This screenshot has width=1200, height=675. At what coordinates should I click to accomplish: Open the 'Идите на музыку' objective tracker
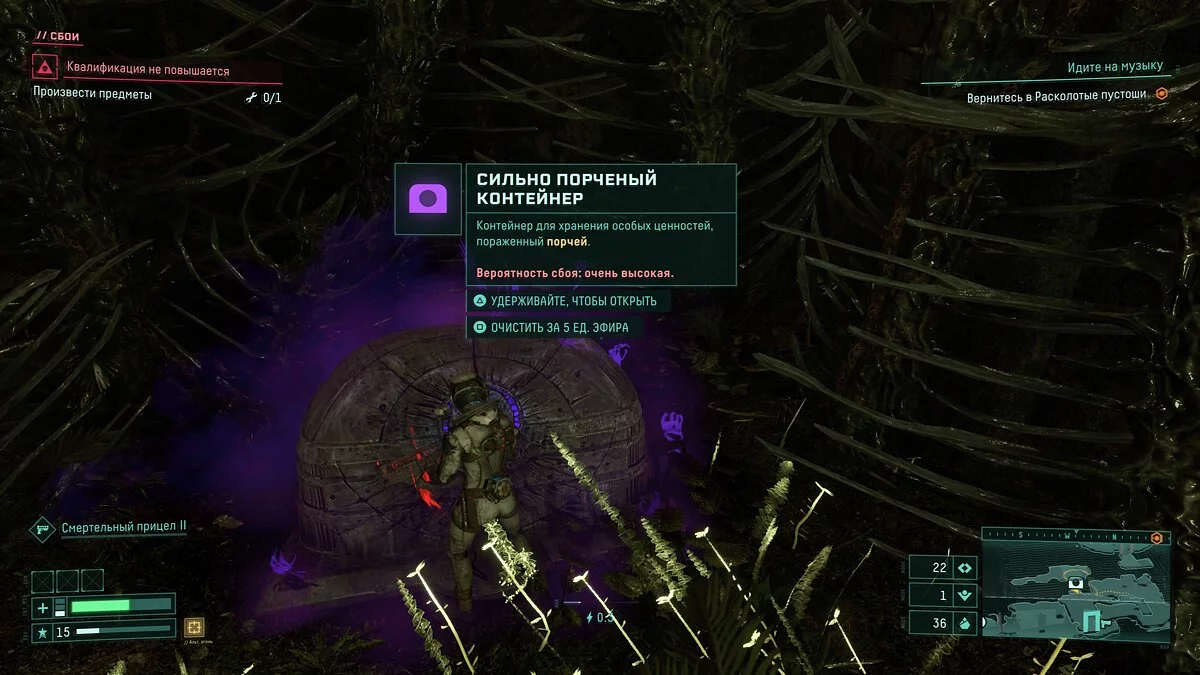pos(1115,67)
